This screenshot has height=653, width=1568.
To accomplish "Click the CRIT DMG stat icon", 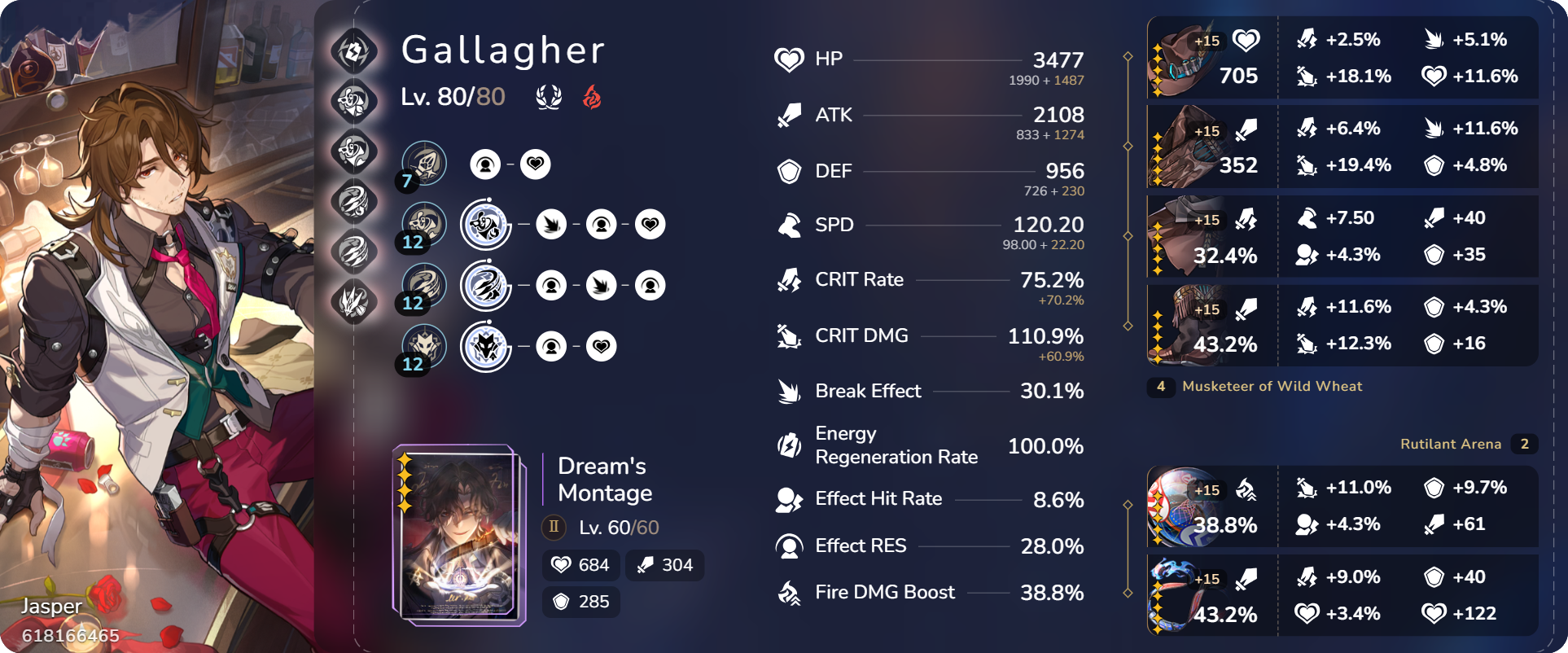I will click(786, 336).
